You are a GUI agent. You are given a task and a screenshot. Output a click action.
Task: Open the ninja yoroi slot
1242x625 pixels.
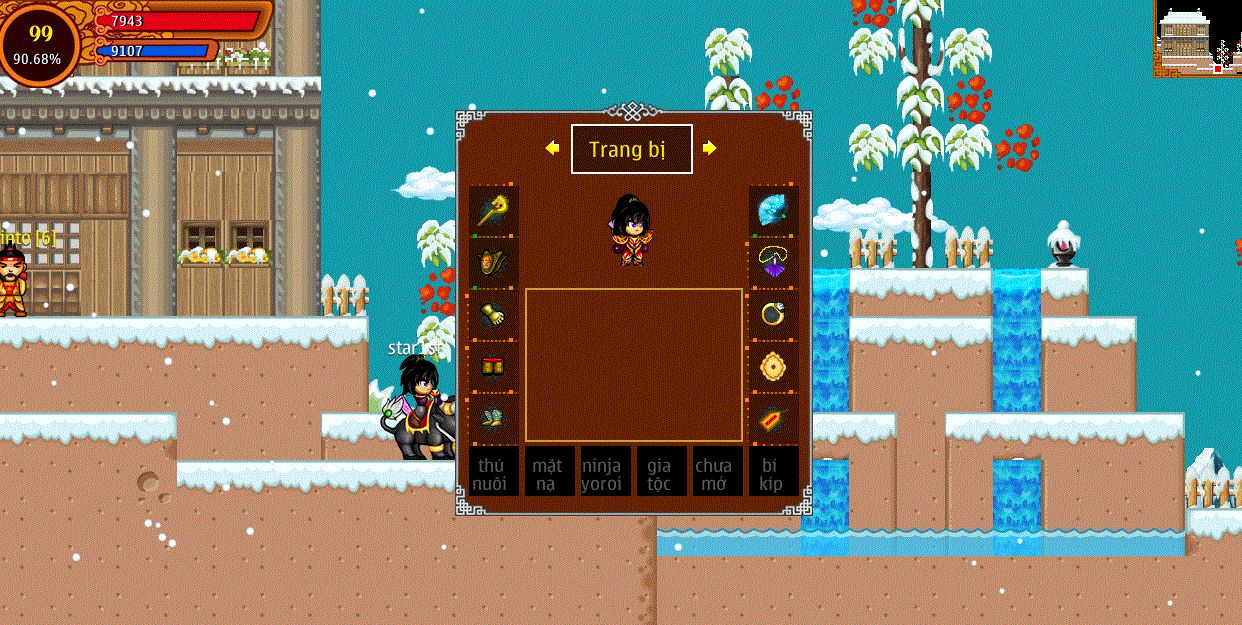(606, 472)
